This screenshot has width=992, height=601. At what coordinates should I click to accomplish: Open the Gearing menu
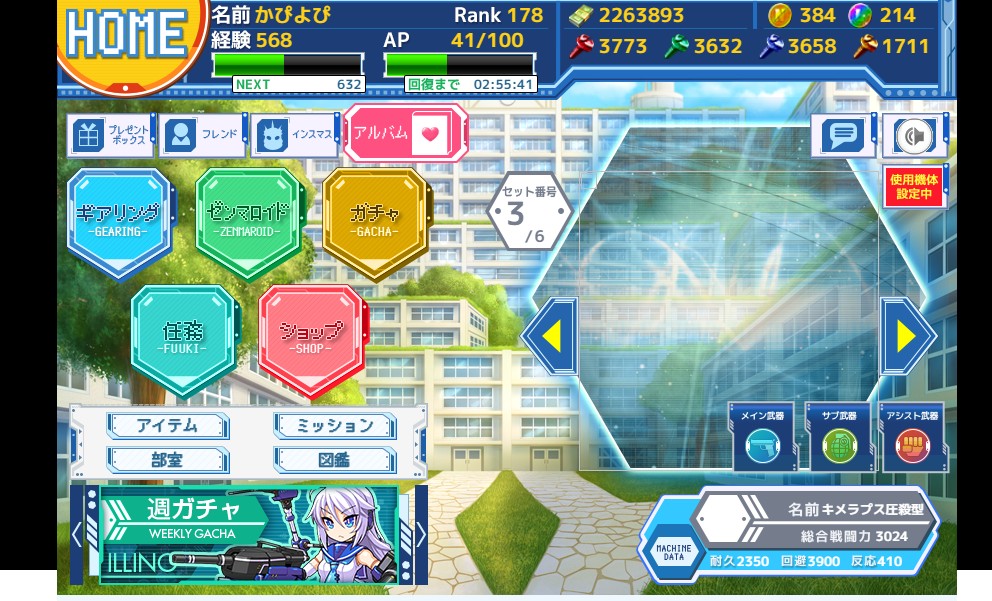(x=118, y=220)
